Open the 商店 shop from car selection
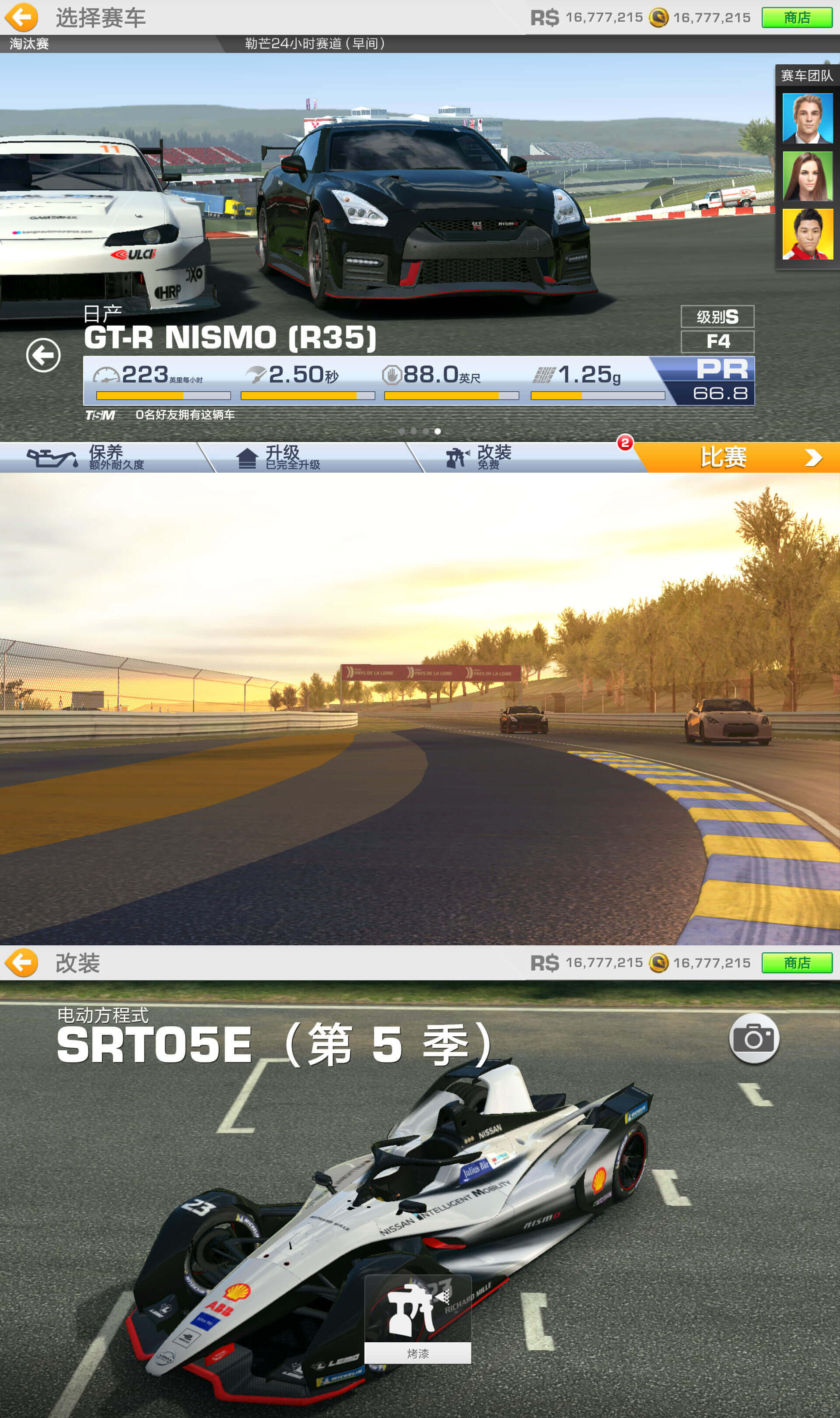This screenshot has height=1418, width=840. point(796,18)
